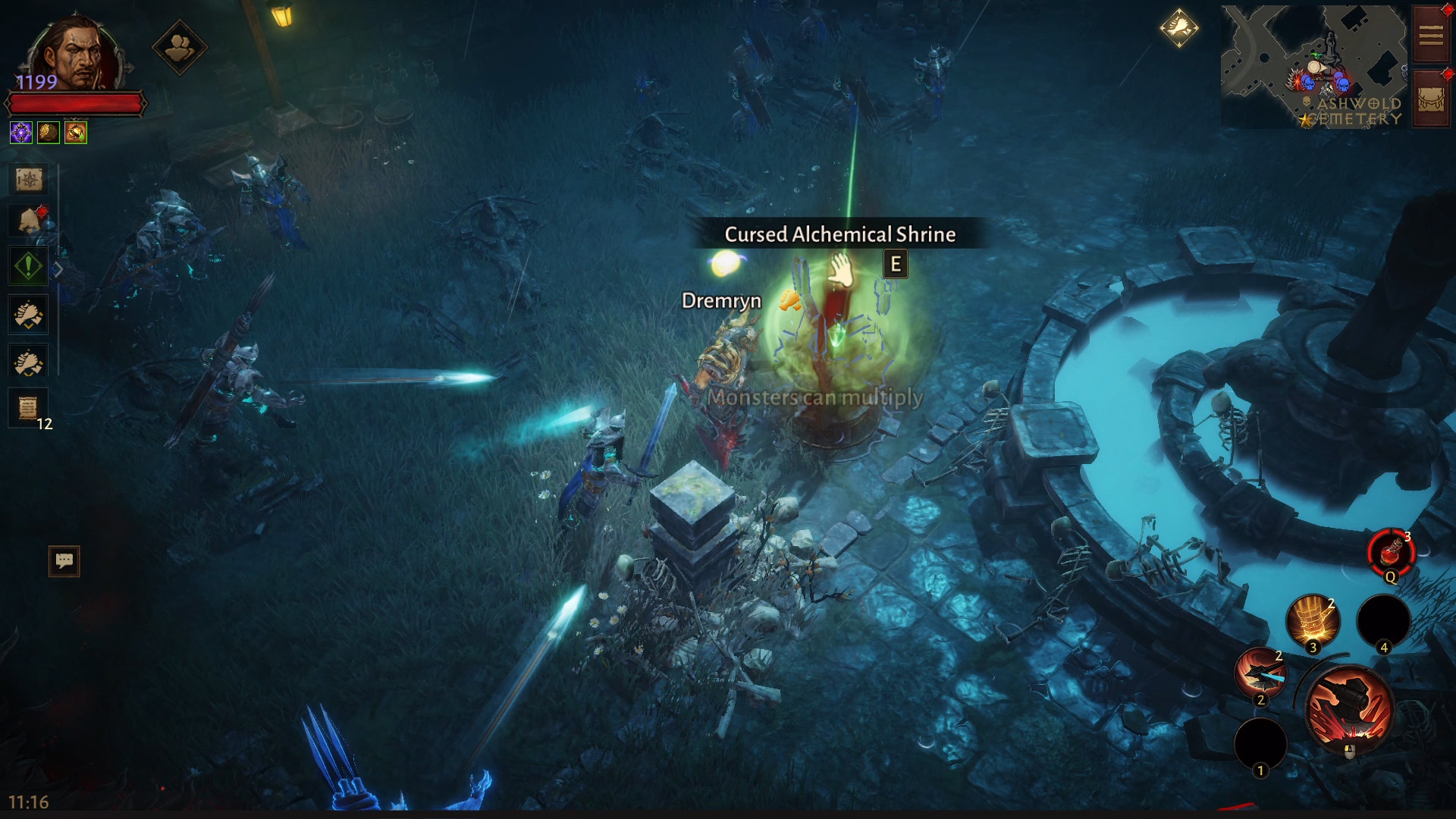Click the golden winged diamond icon

tap(1178, 28)
